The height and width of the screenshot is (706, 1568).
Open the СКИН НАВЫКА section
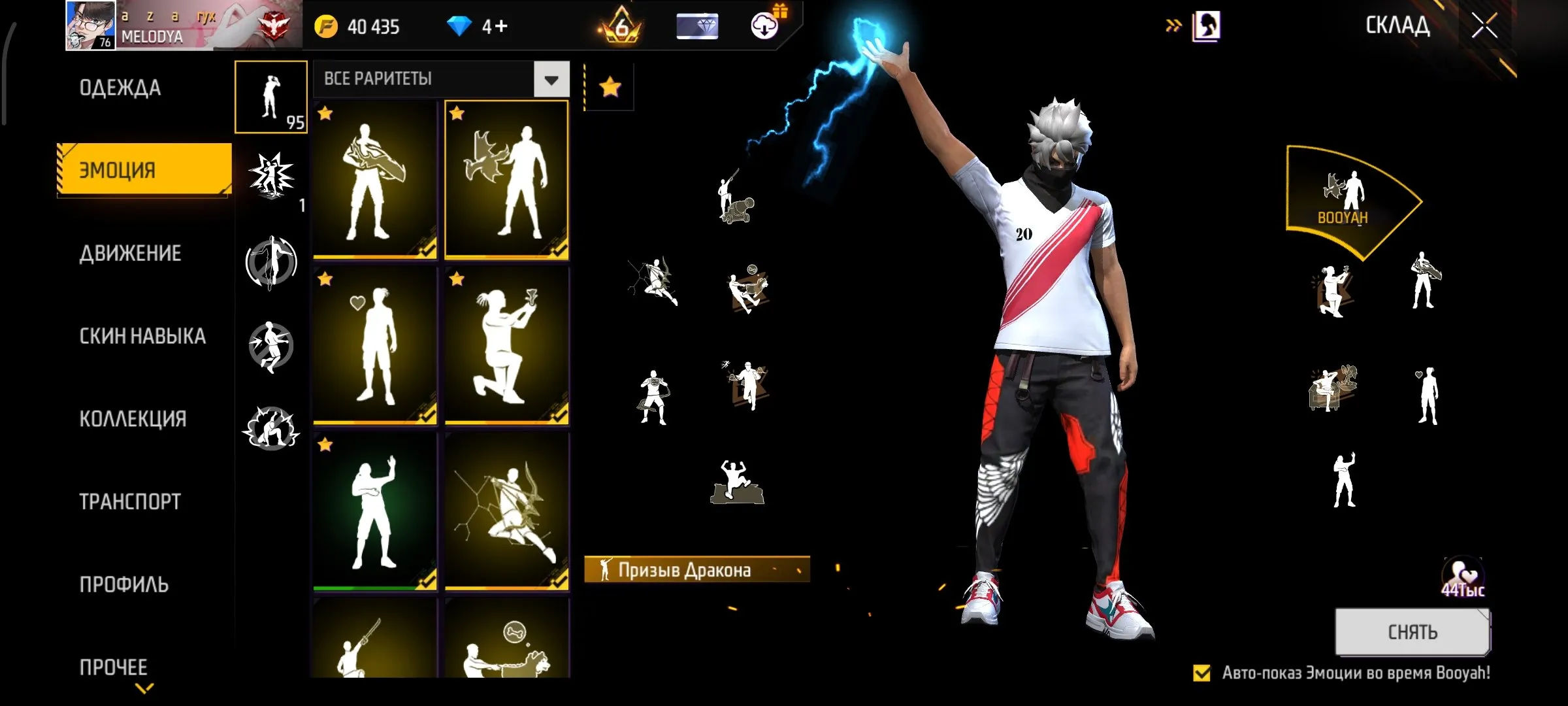(x=142, y=336)
